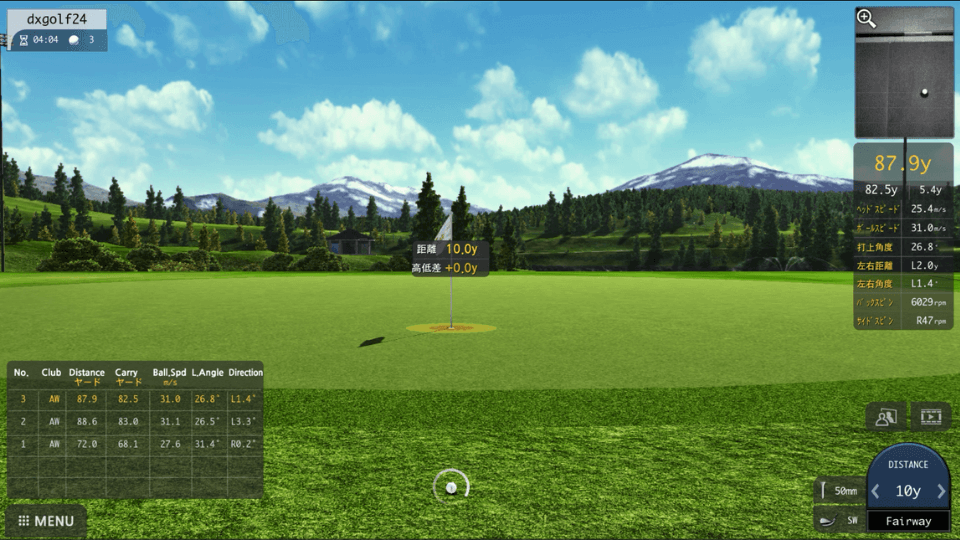Screen dimensions: 960x540
Task: Zoom in on the ball camera view
Action: 867,19
